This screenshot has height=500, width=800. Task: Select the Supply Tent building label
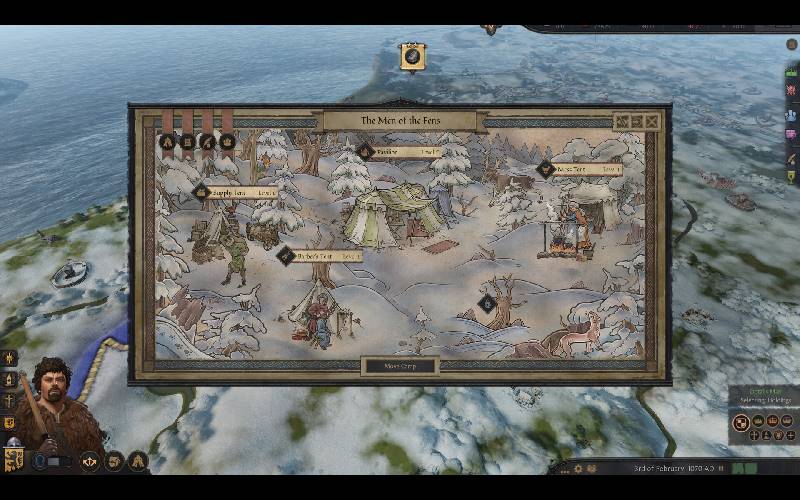click(238, 192)
